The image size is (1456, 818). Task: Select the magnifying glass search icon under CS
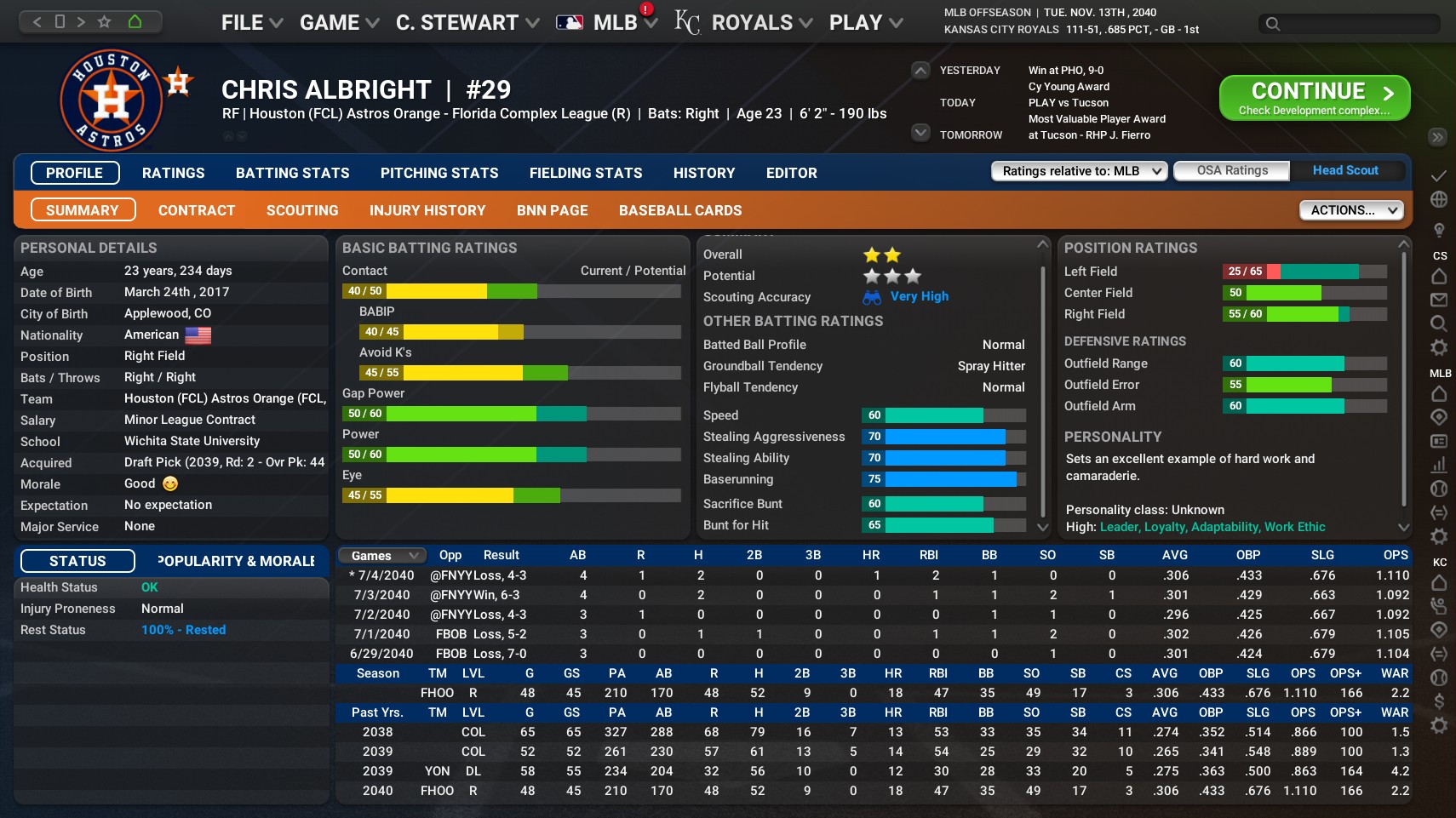coord(1439,321)
